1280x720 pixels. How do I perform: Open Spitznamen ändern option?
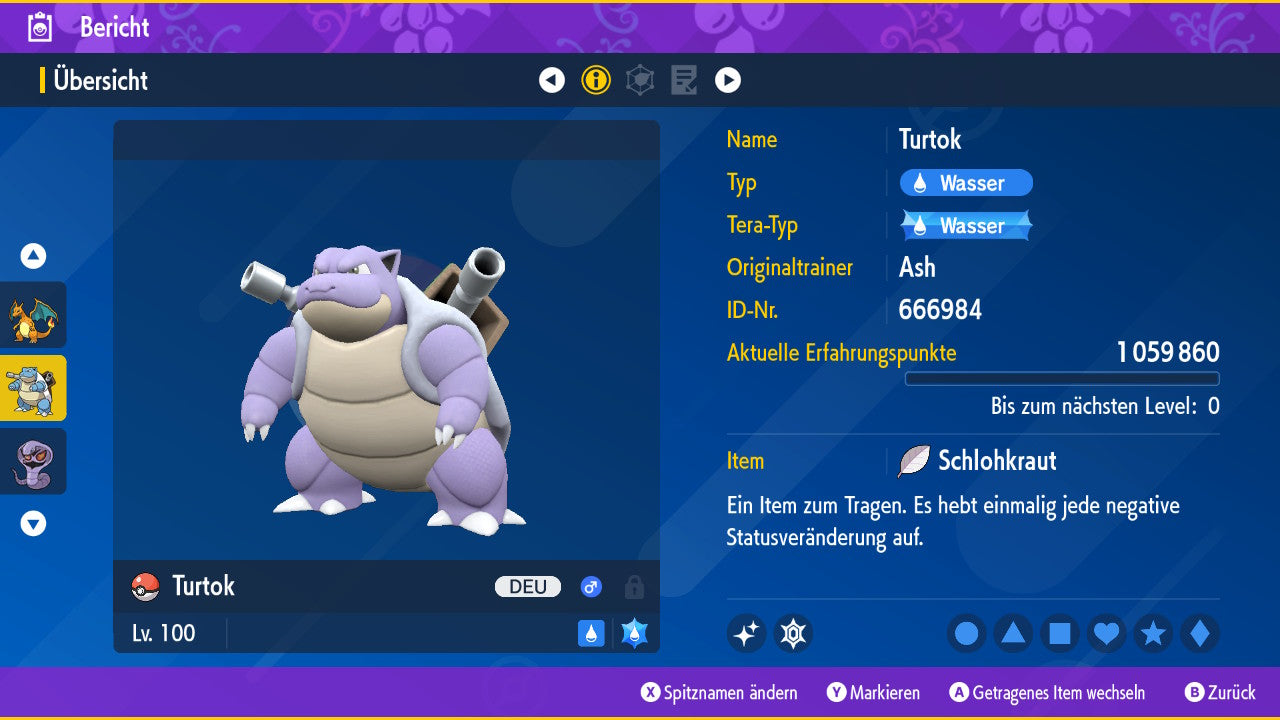(x=720, y=693)
